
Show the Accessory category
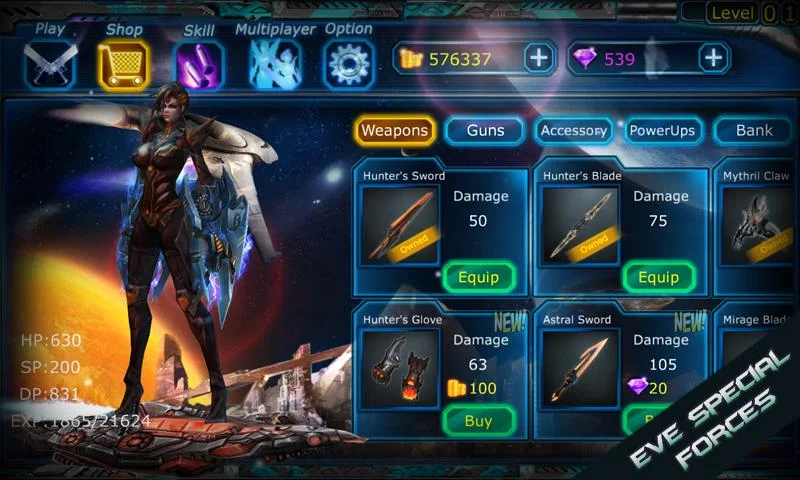(x=573, y=130)
